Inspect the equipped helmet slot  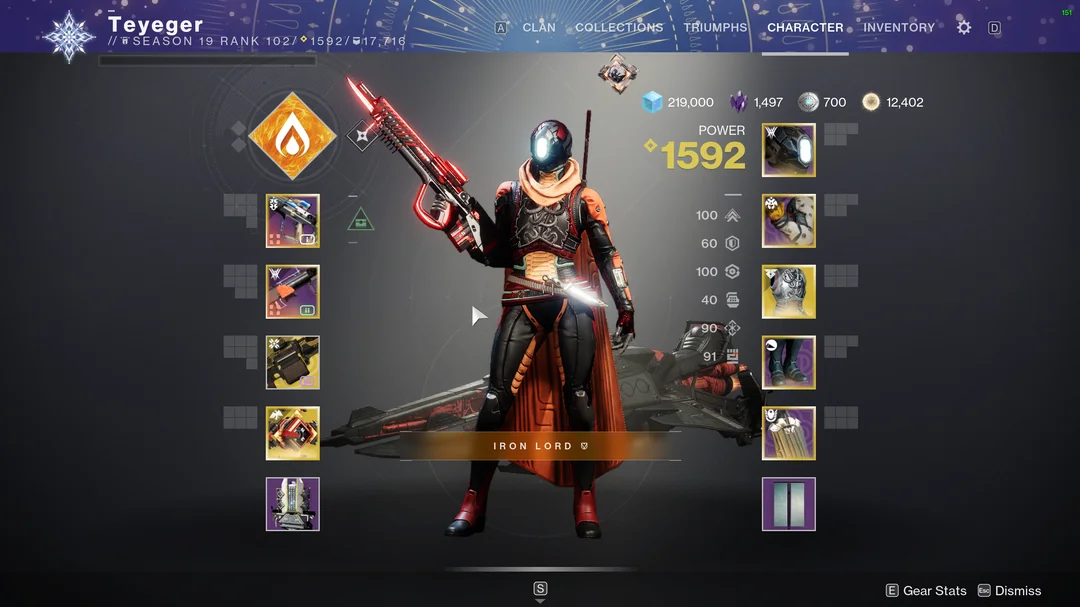789,150
